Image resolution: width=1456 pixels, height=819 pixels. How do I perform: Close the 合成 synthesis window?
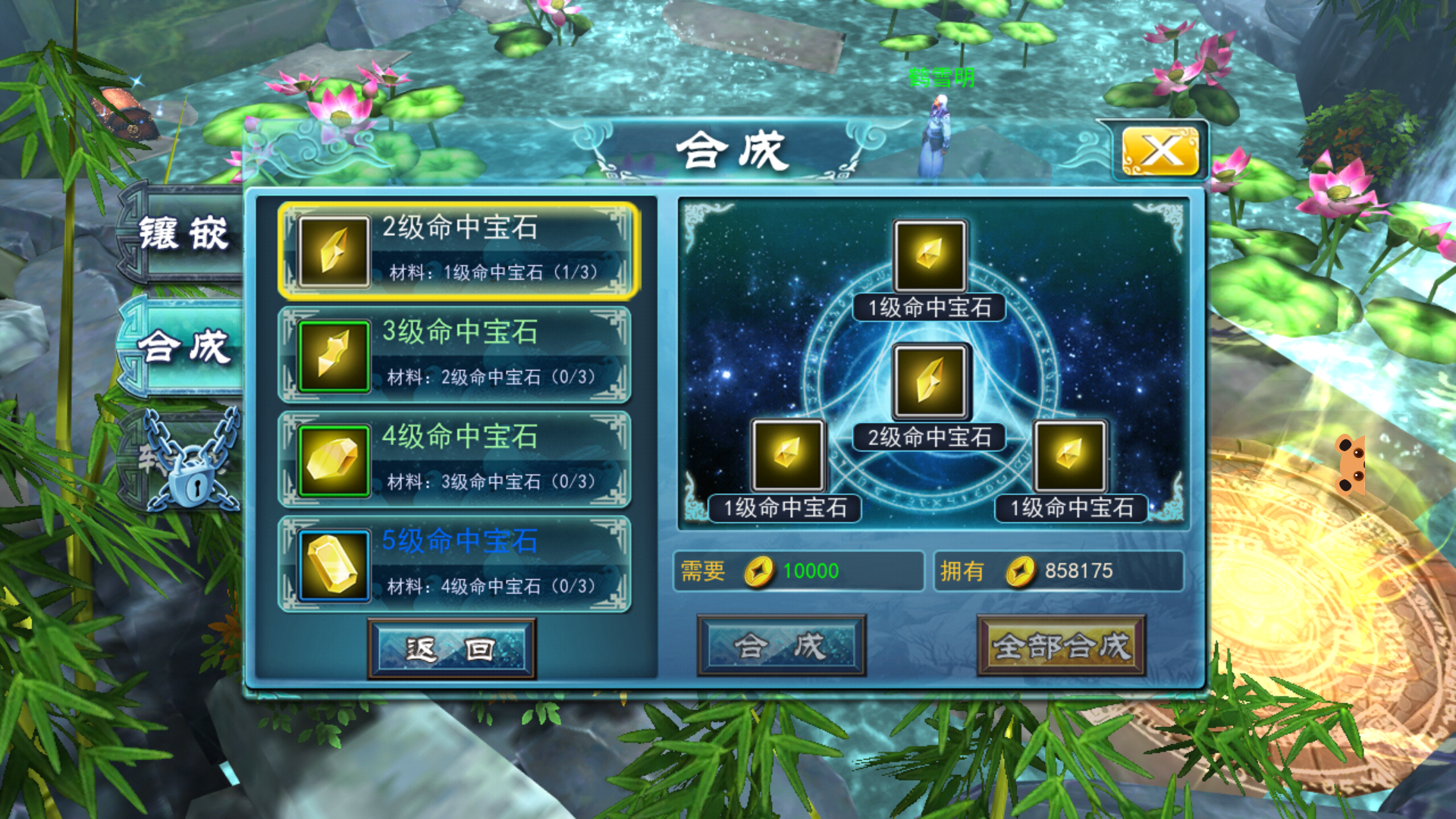tap(1159, 151)
